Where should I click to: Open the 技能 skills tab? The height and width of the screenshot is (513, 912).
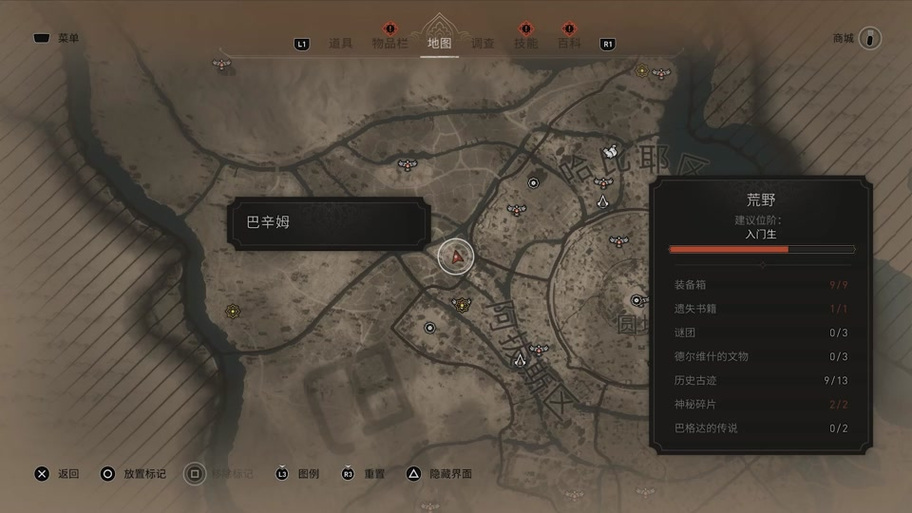tap(525, 43)
